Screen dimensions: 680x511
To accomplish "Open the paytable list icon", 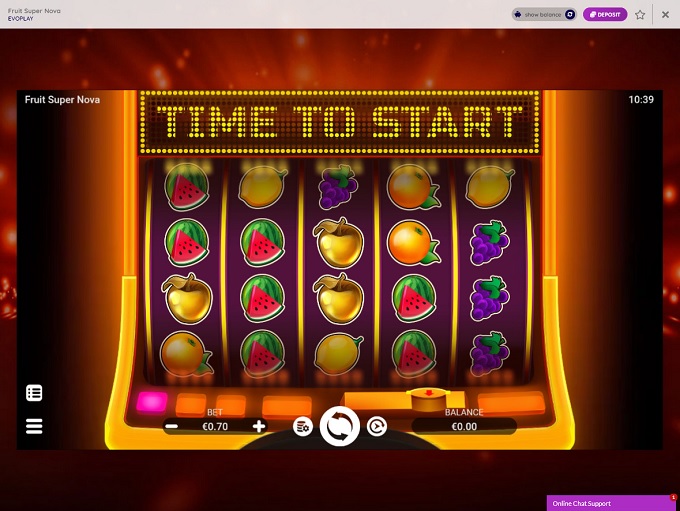I will click(x=34, y=393).
